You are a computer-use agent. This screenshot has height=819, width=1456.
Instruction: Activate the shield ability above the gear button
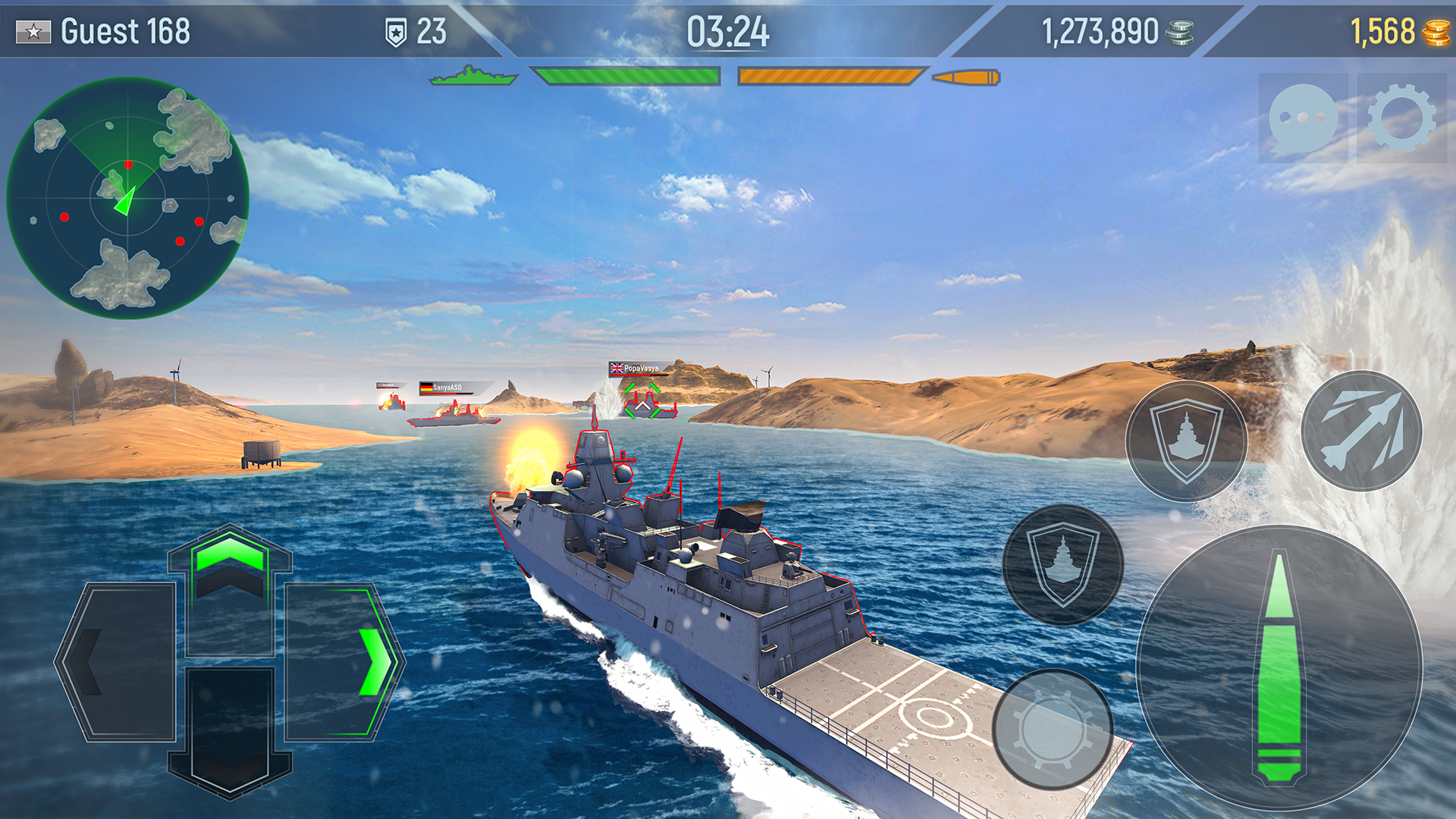point(1062,564)
